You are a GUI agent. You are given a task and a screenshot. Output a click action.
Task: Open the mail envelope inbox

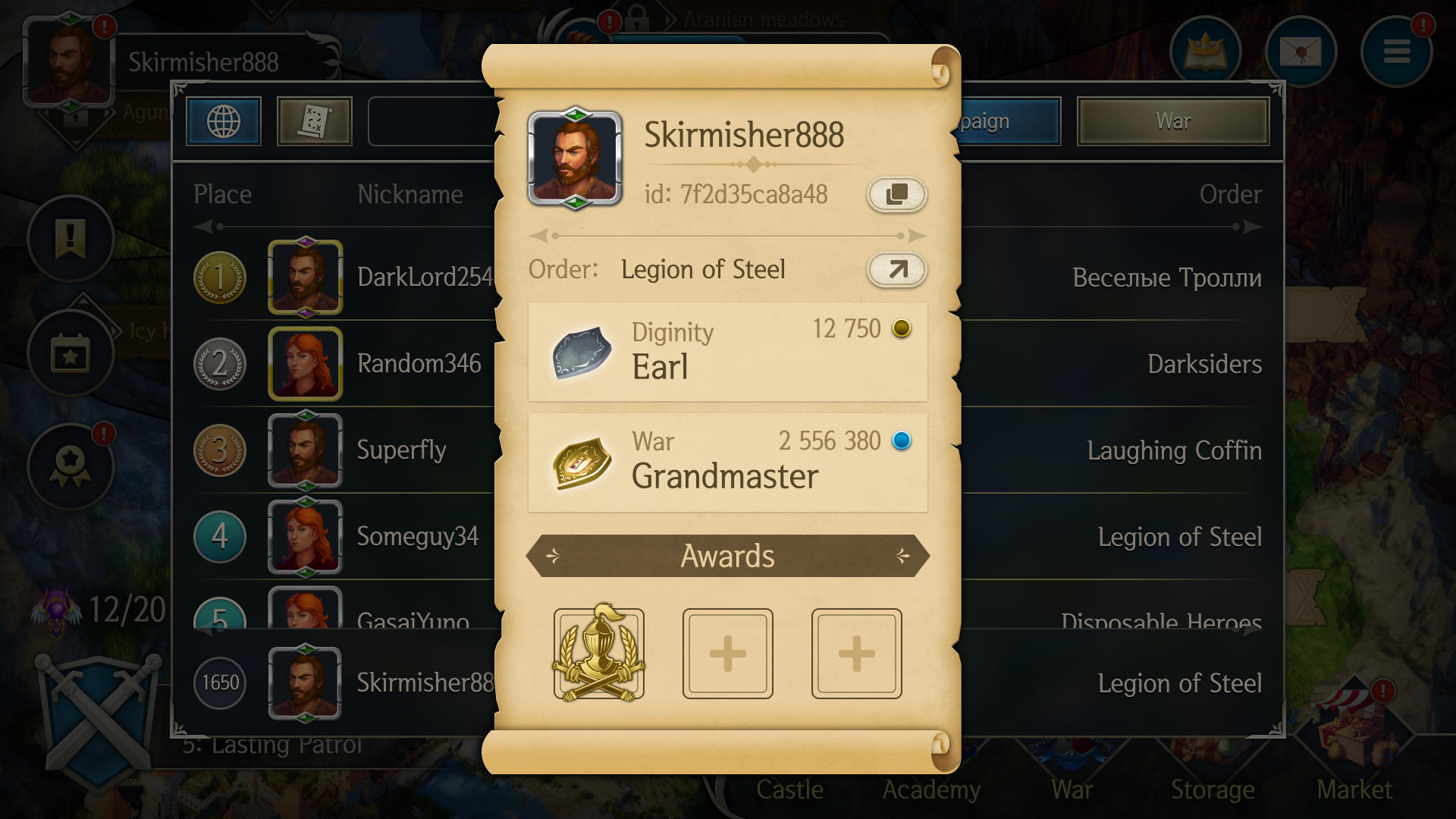(x=1301, y=52)
